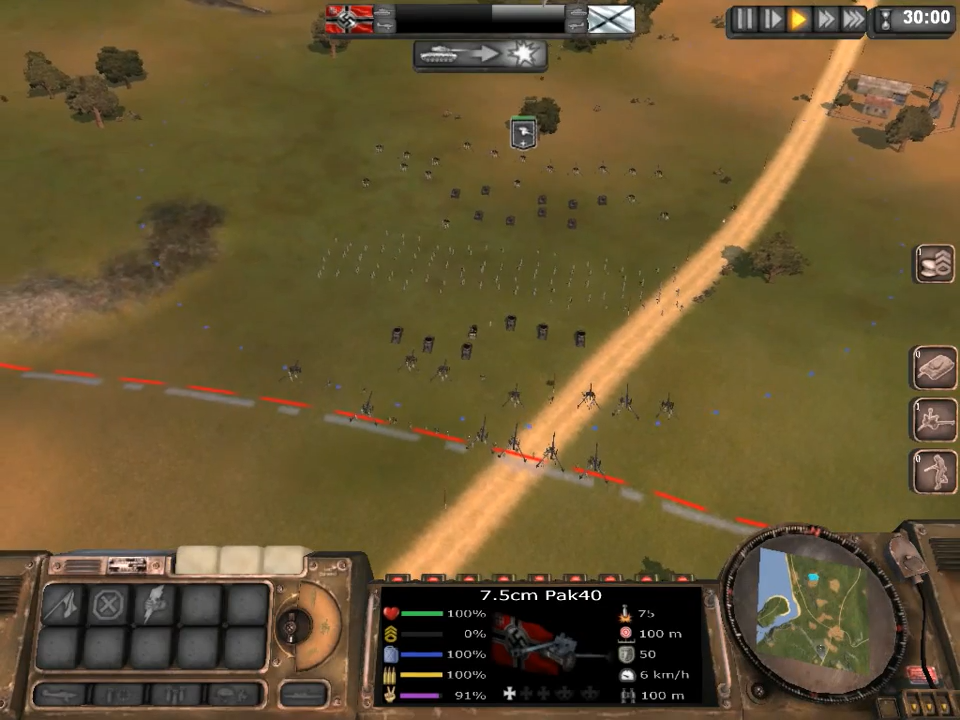
Task: Switch to triple-arrow fastest speed
Action: [x=852, y=18]
